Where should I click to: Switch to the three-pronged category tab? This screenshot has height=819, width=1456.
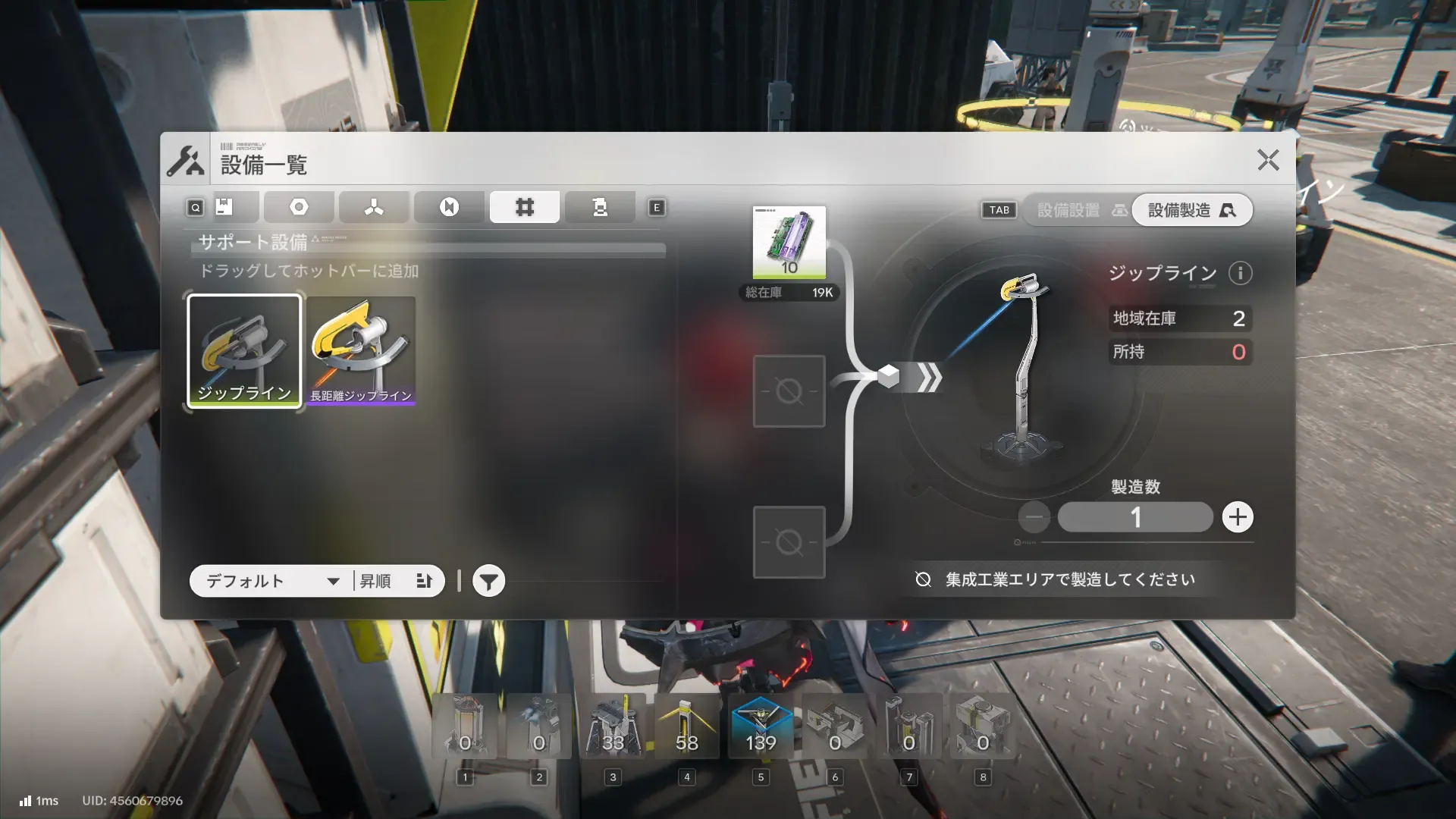pyautogui.click(x=374, y=207)
